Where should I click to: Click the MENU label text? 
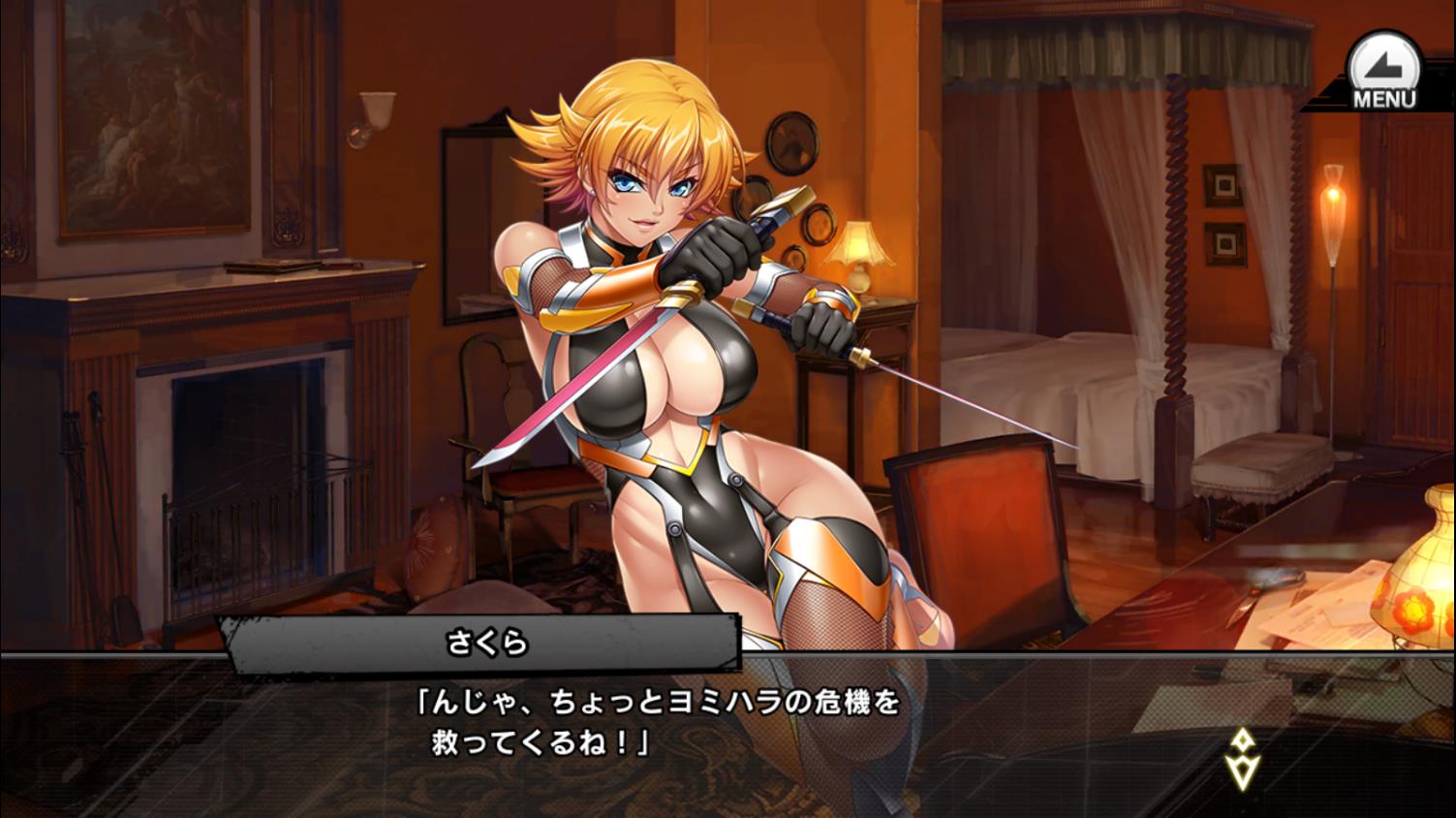pyautogui.click(x=1384, y=97)
